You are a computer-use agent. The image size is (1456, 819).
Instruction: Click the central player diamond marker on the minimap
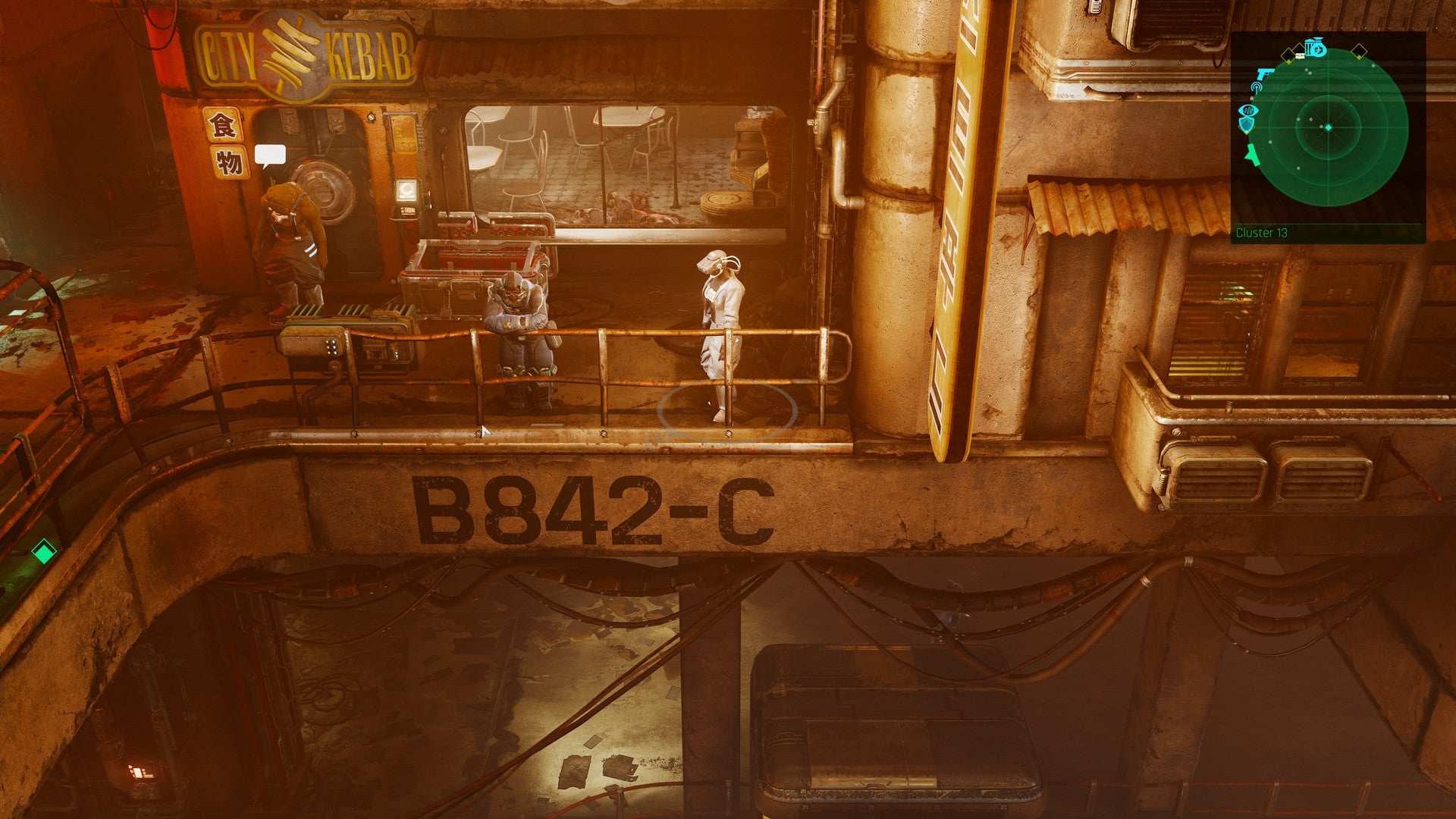(1328, 127)
